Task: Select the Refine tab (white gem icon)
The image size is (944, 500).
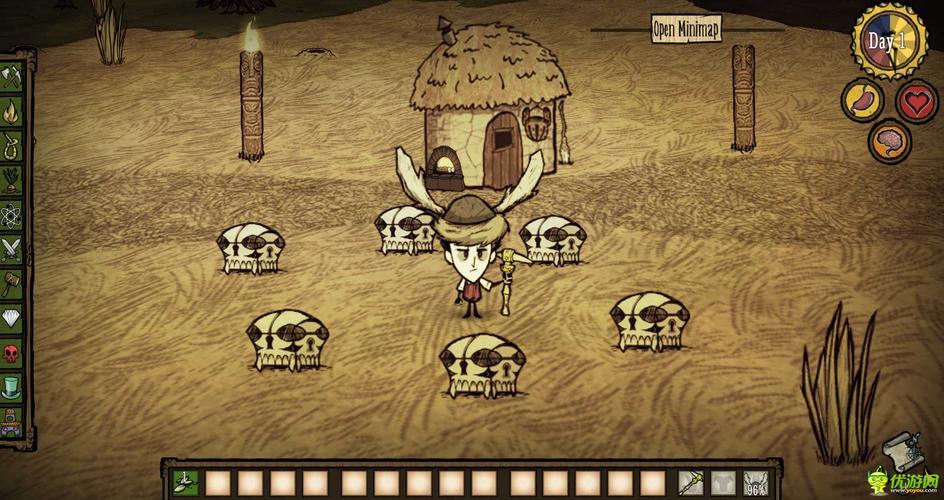Action: [12, 318]
